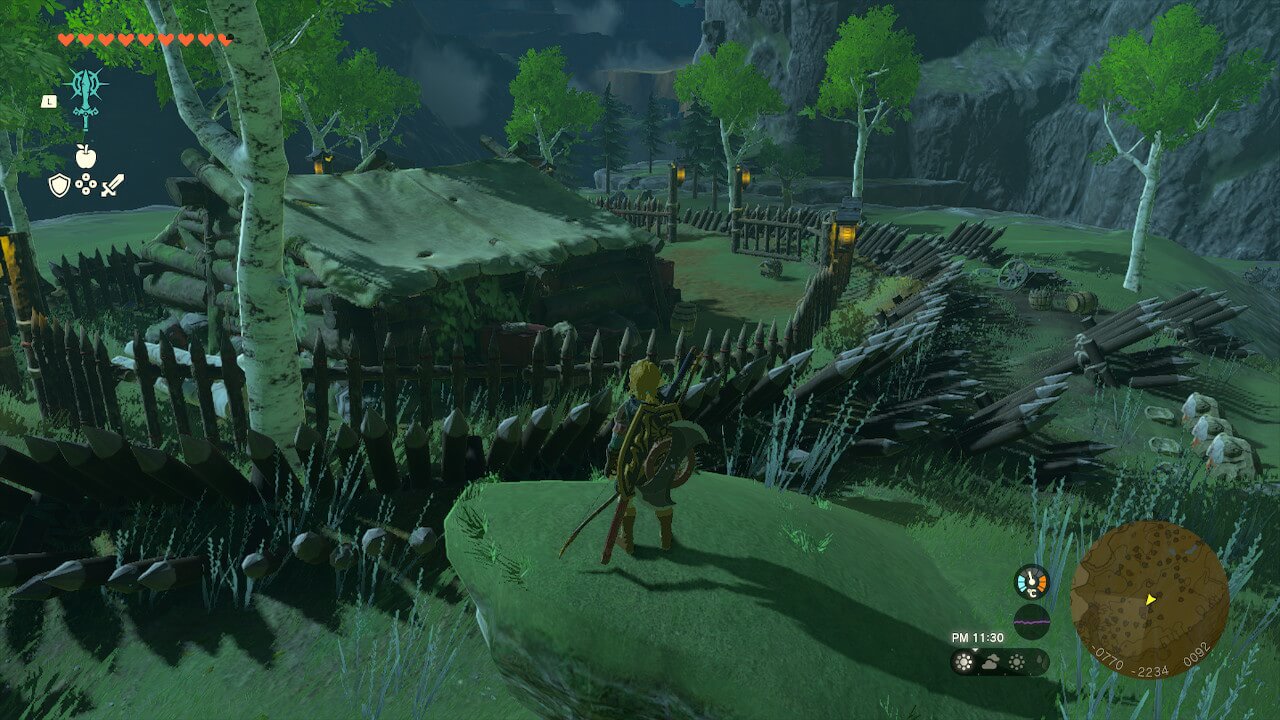Check the temperature gauge icon
1280x720 pixels.
(x=1031, y=582)
